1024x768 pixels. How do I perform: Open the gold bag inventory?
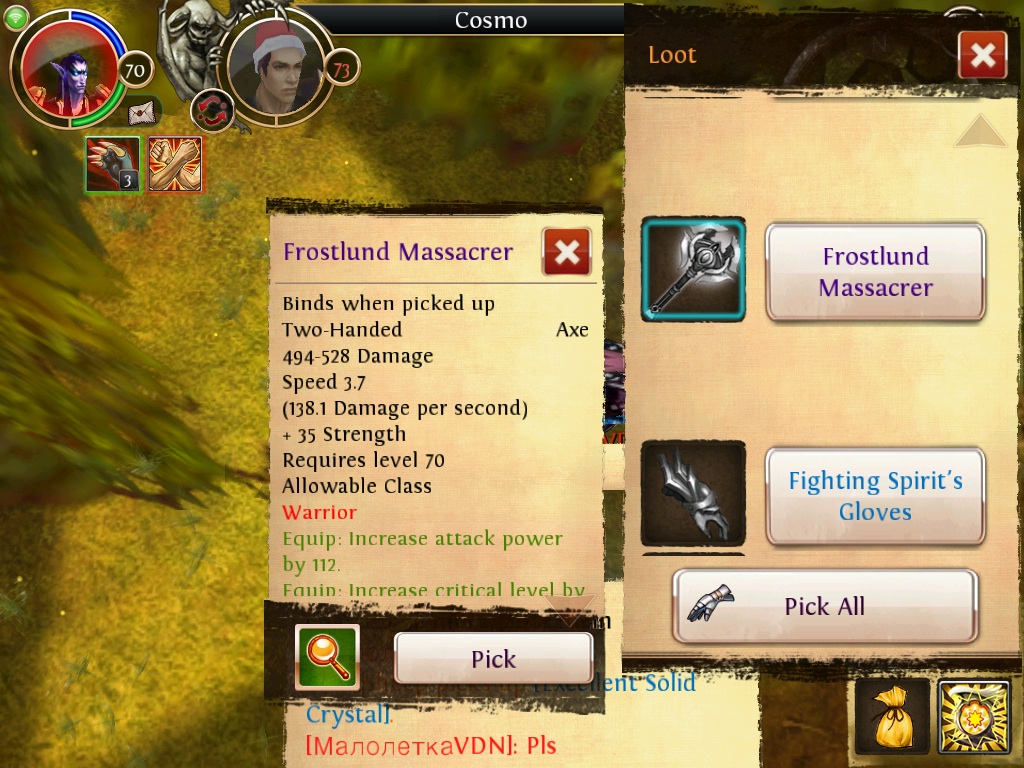pos(890,717)
